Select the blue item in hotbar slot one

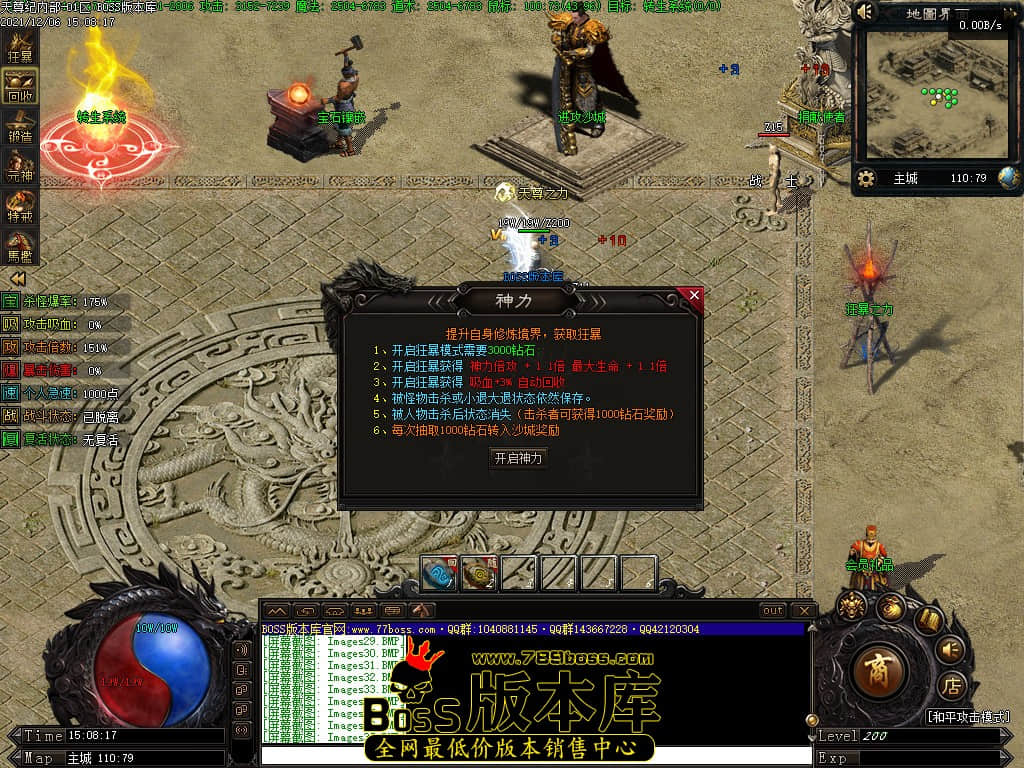pos(439,573)
